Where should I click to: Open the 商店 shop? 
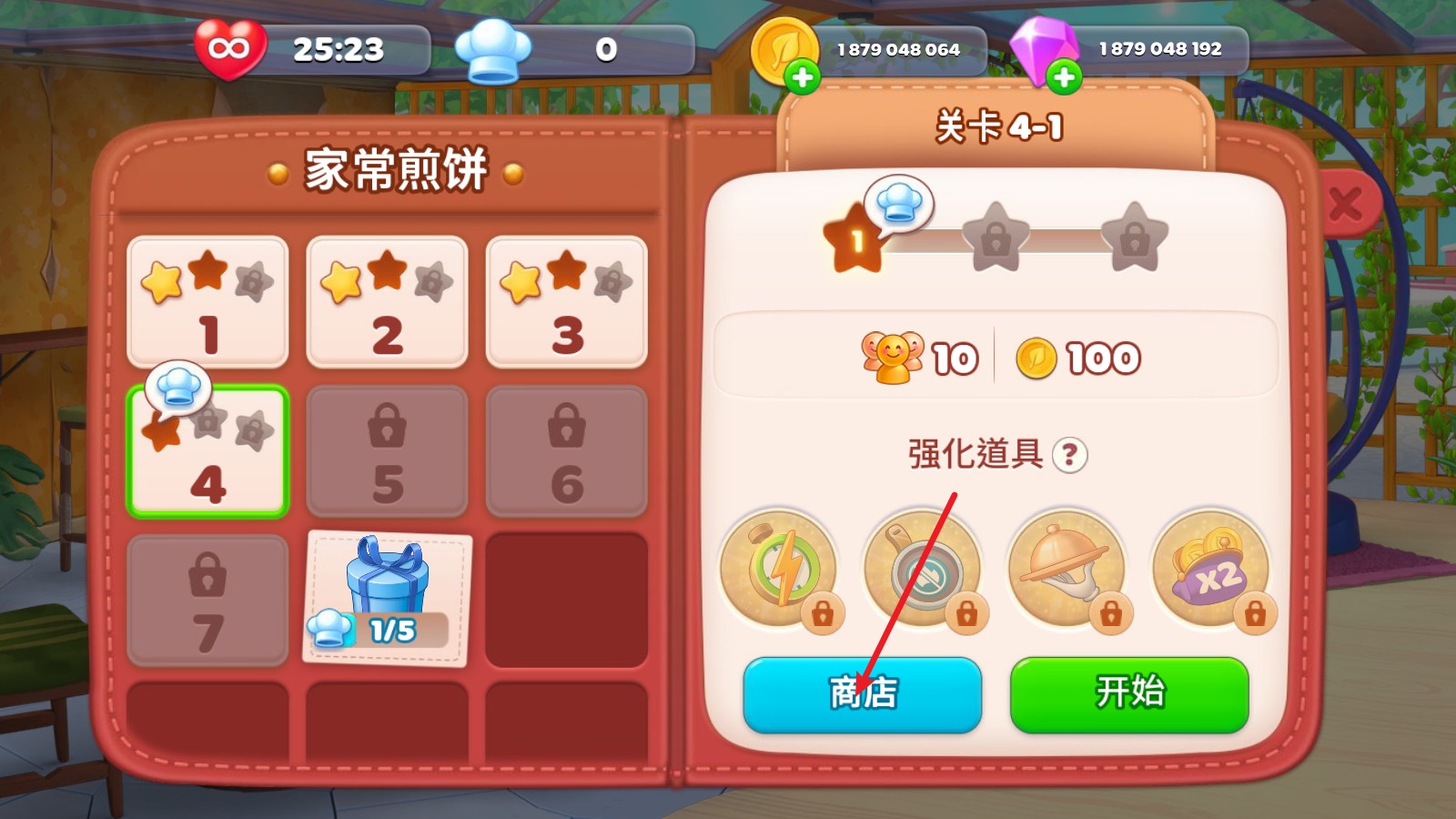(862, 694)
